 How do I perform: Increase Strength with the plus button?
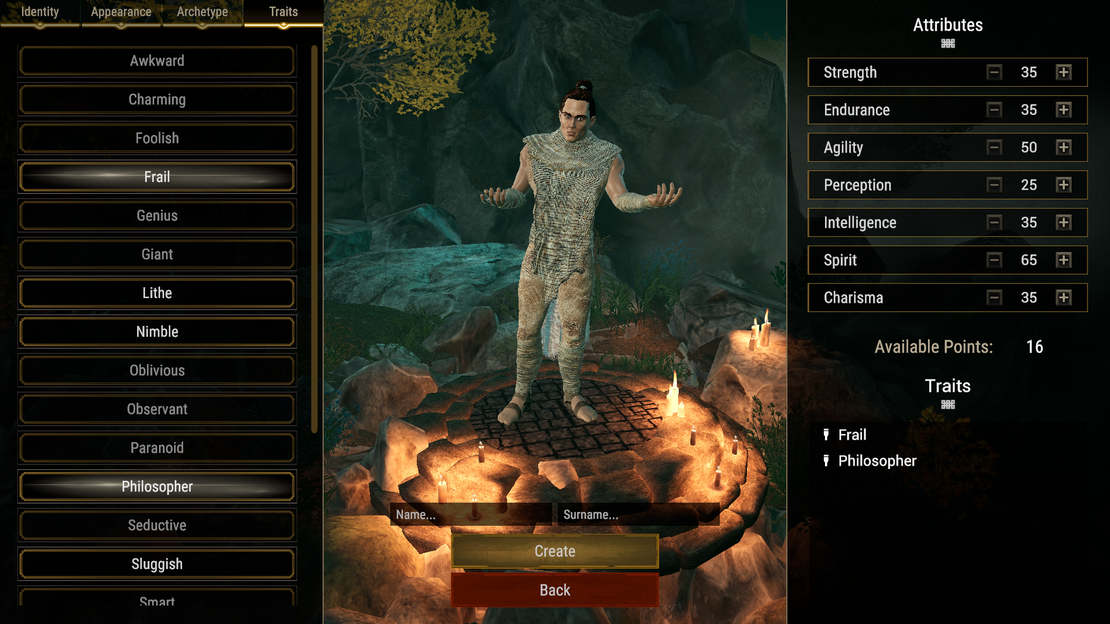click(x=1063, y=73)
